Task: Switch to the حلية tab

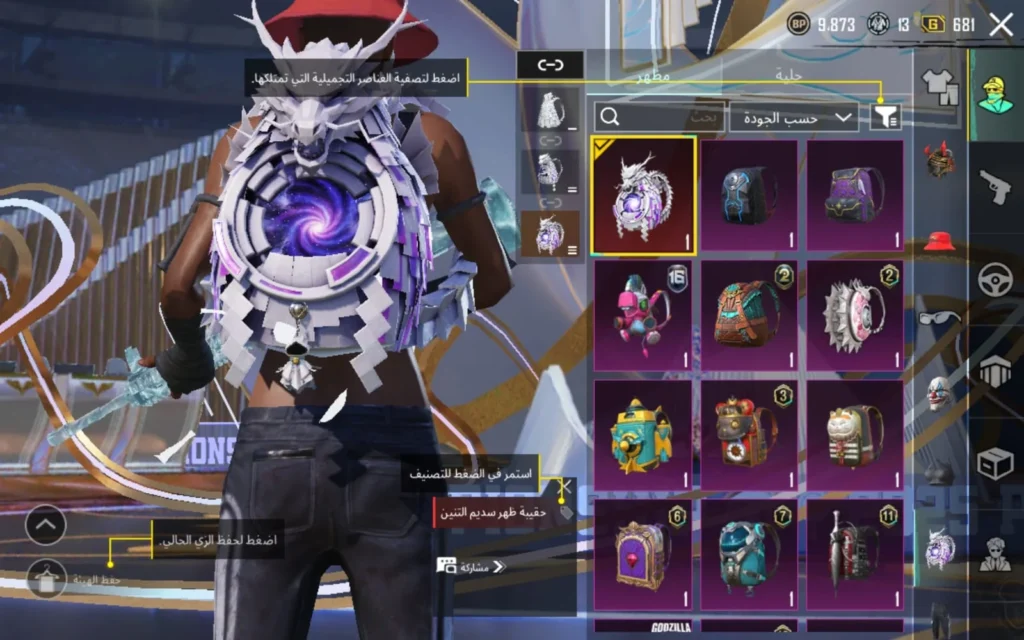Action: coord(789,75)
